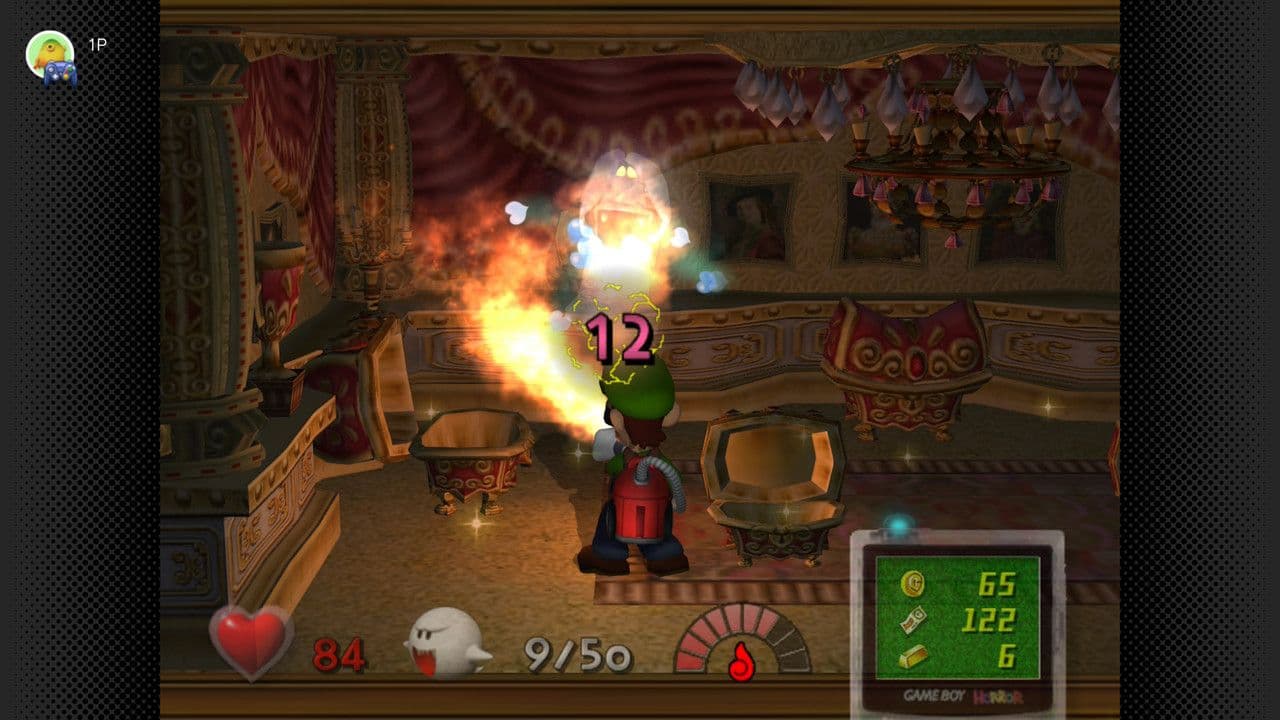Choose the paper bill money icon
The width and height of the screenshot is (1280, 720).
(x=912, y=620)
